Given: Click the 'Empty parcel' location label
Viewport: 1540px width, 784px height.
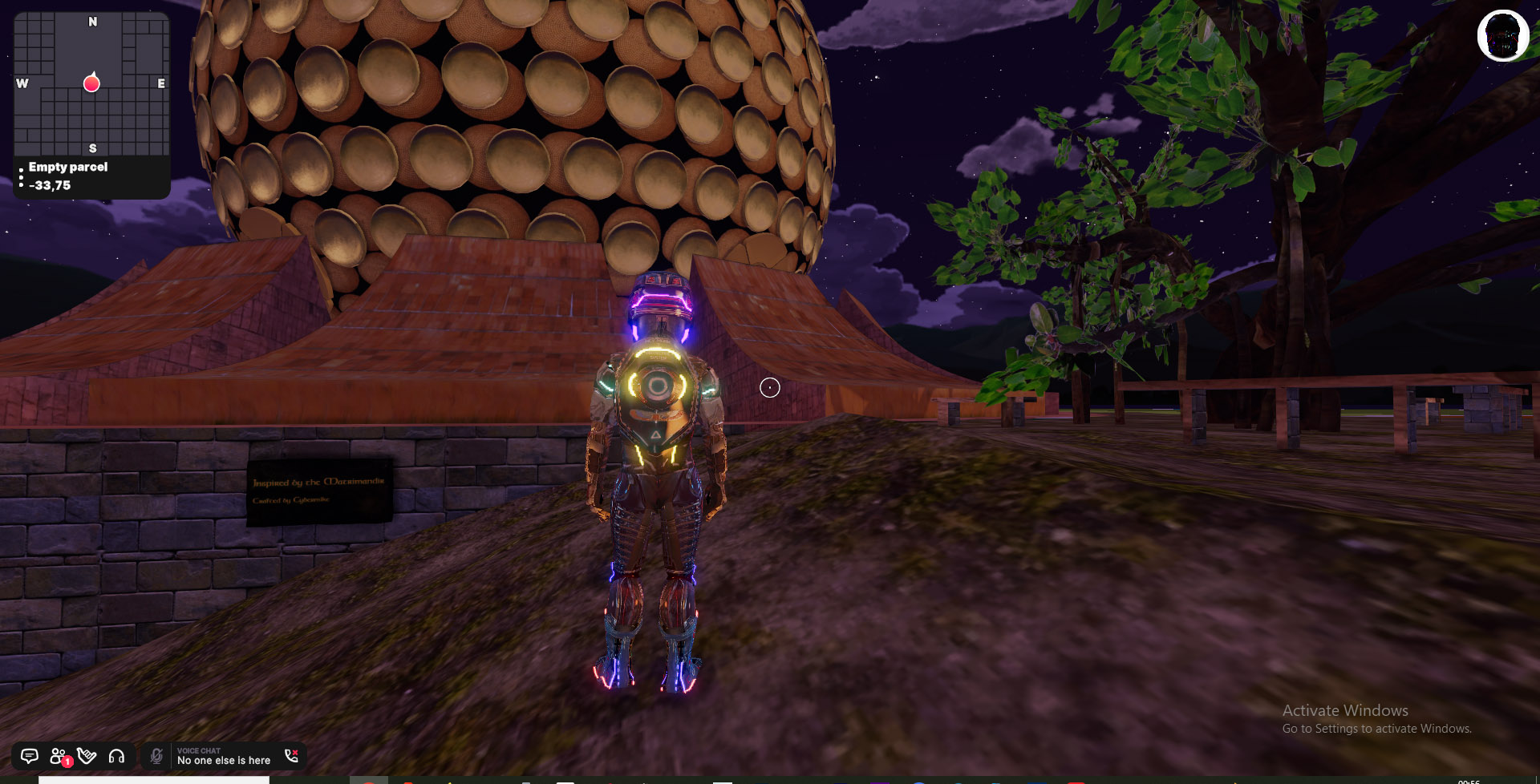Looking at the screenshot, I should click(x=67, y=167).
